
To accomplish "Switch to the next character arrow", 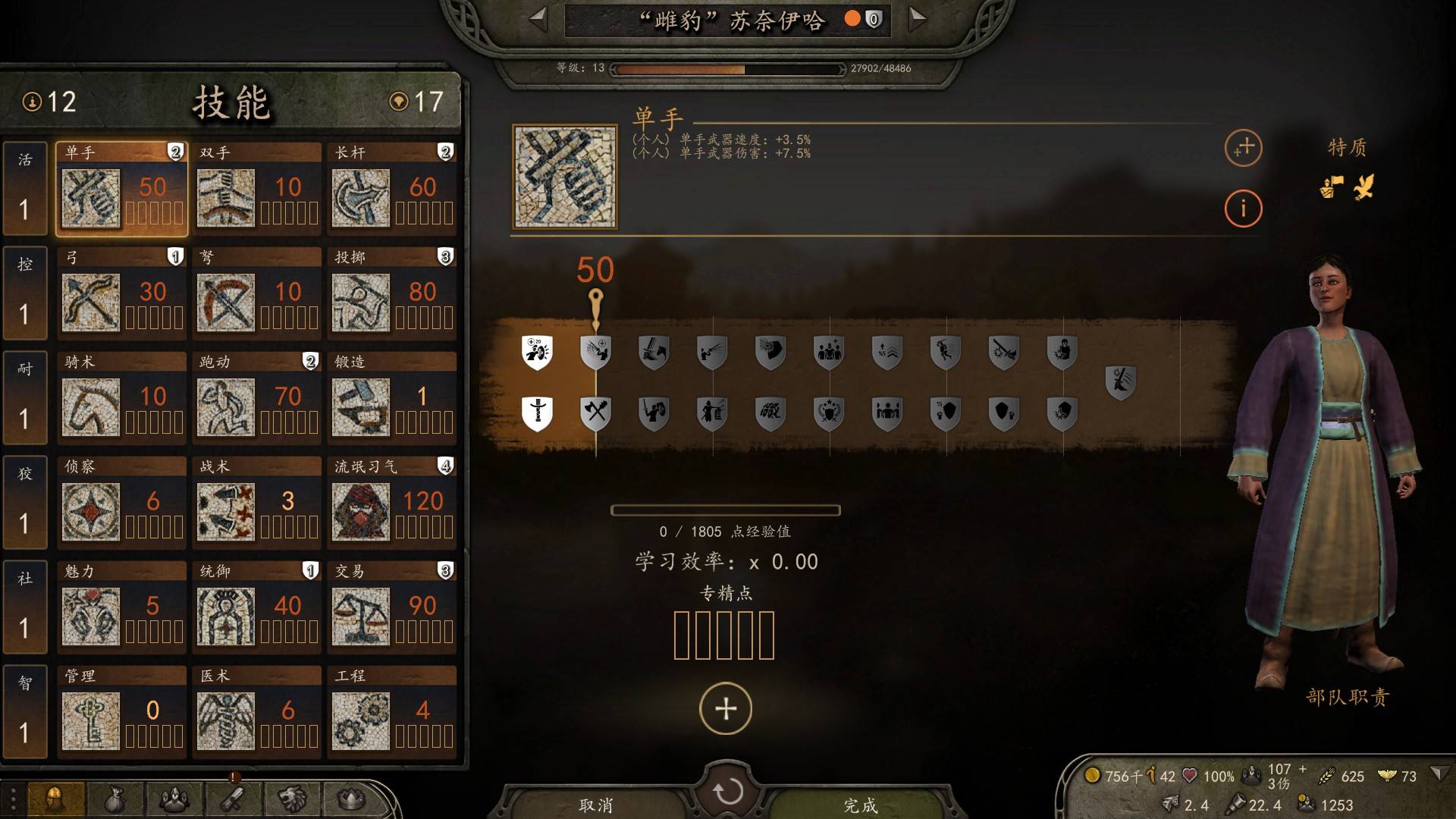I will coord(917,19).
